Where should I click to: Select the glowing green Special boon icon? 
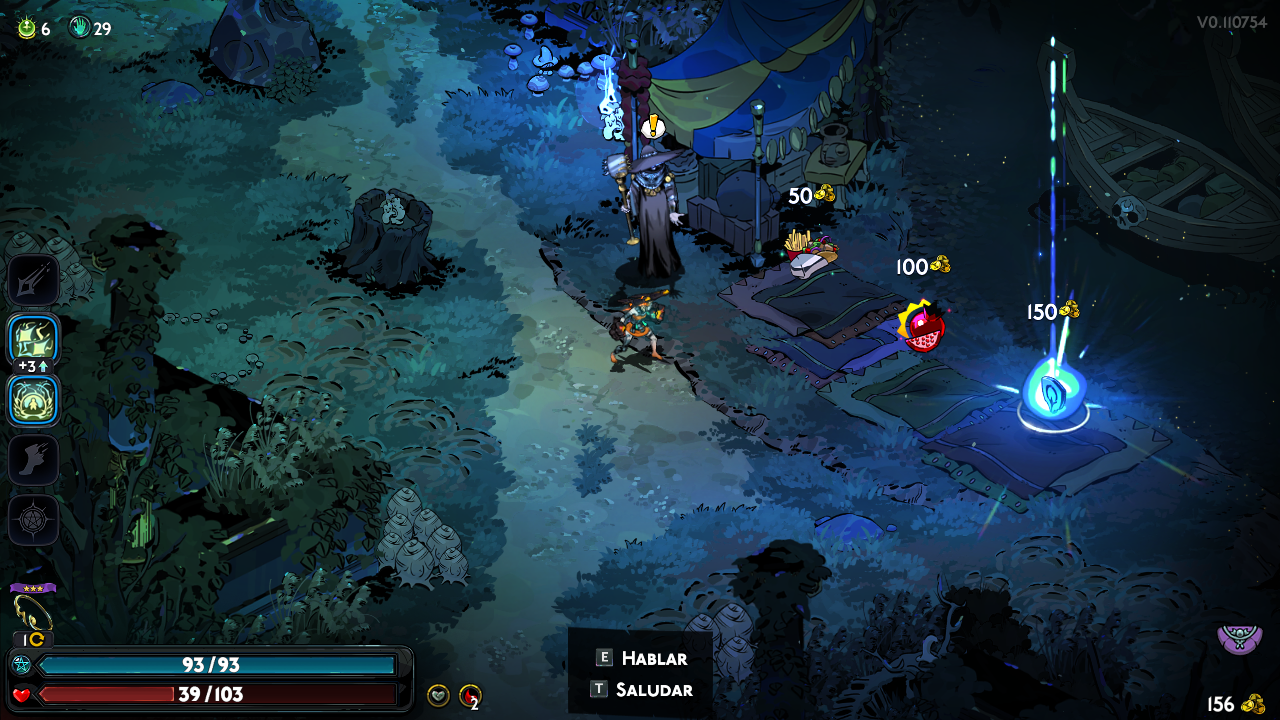pos(34,340)
